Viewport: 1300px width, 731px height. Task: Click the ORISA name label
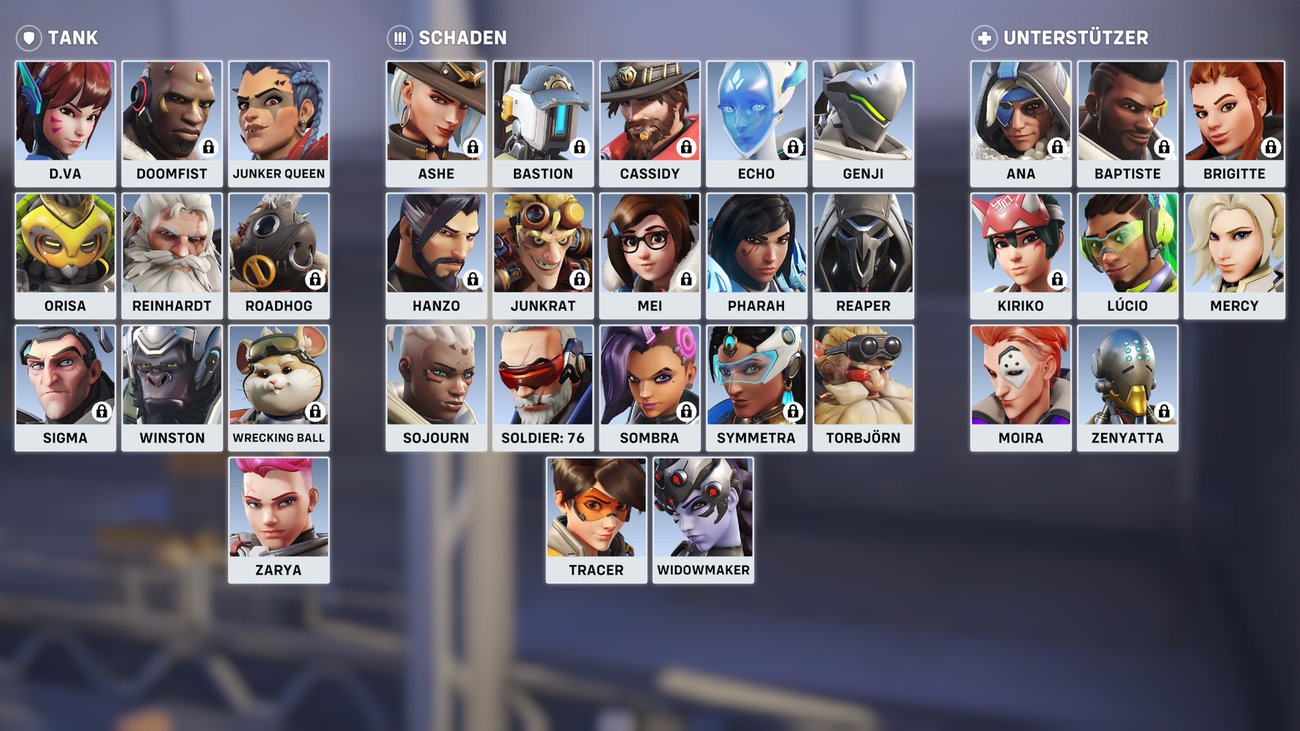tap(65, 305)
